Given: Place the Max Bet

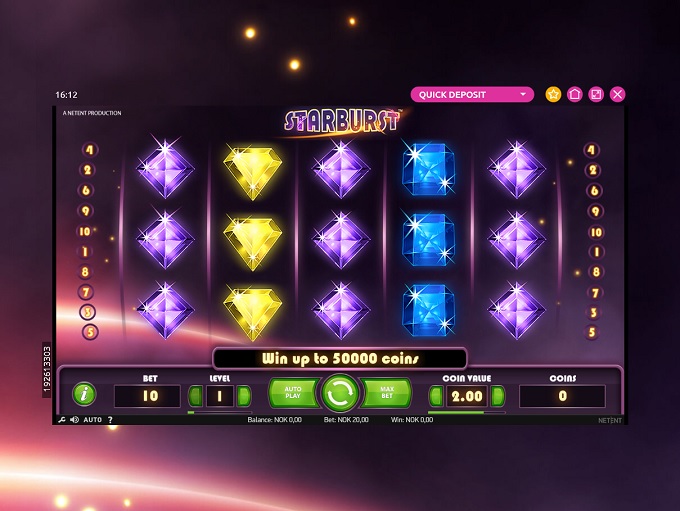Looking at the screenshot, I should point(387,393).
